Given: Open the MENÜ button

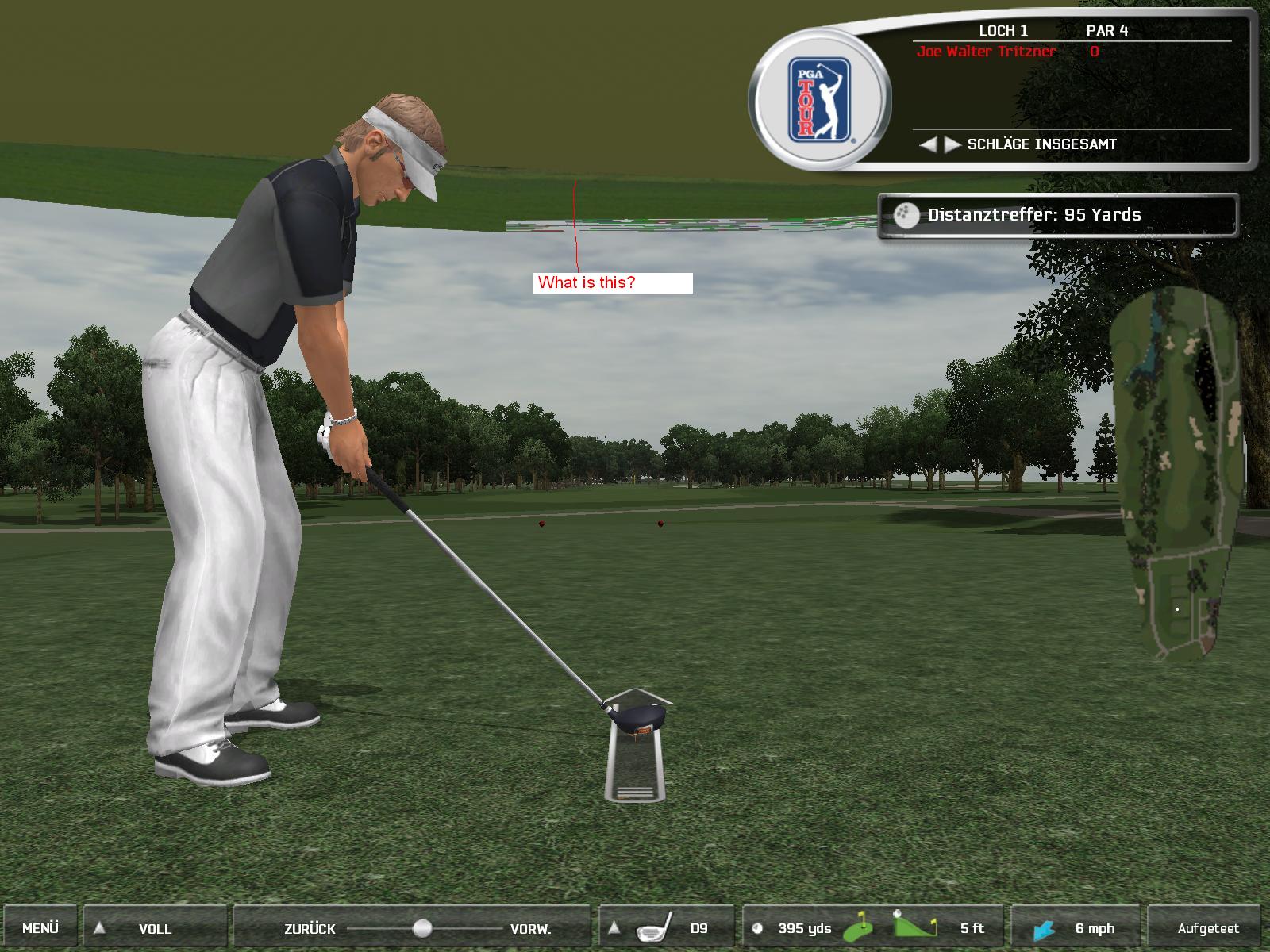Looking at the screenshot, I should (40, 927).
